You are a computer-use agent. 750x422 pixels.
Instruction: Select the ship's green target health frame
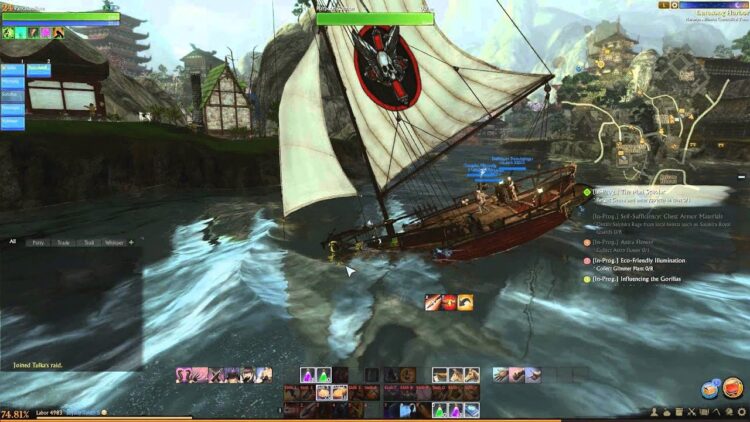click(374, 18)
